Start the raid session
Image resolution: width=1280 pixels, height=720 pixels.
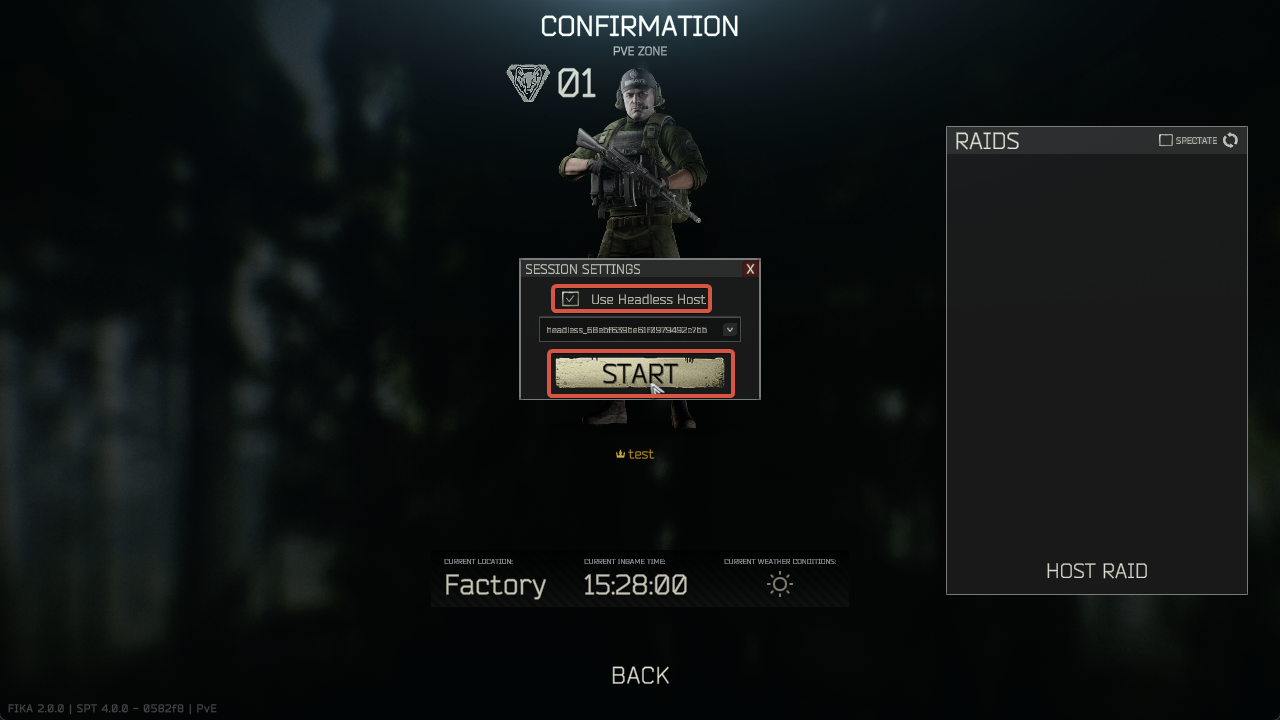[x=640, y=373]
